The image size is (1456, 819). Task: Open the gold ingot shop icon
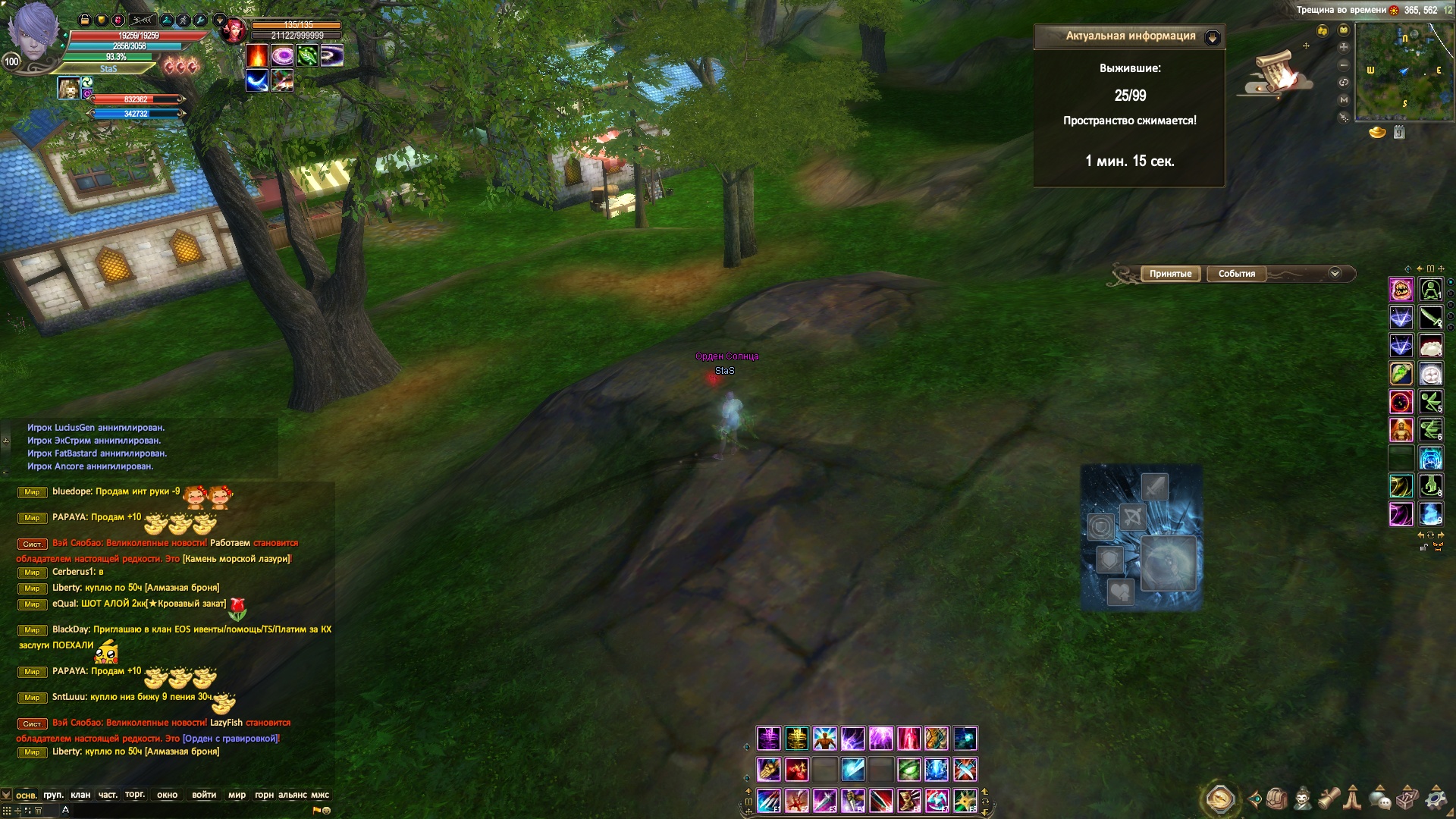1377,133
